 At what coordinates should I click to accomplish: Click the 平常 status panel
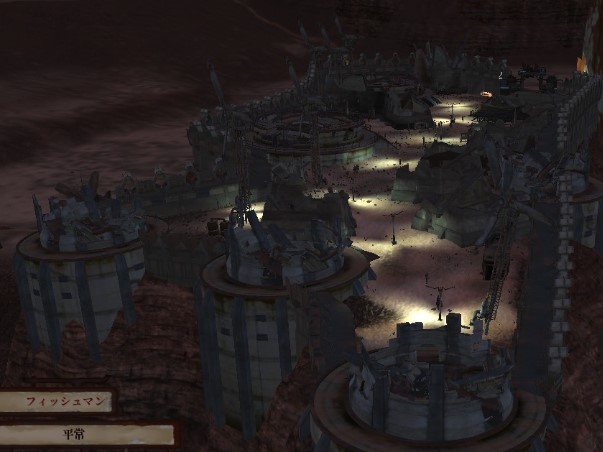[86, 435]
